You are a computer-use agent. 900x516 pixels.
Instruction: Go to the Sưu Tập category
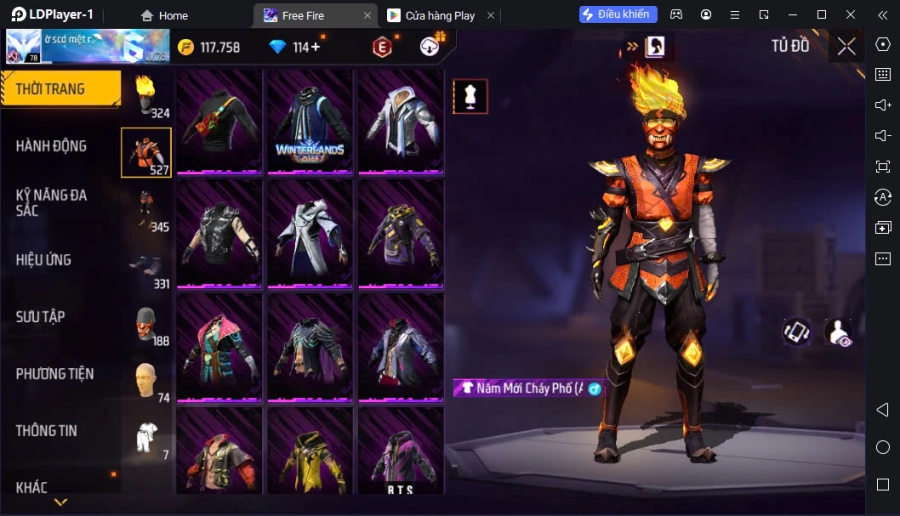[41, 317]
